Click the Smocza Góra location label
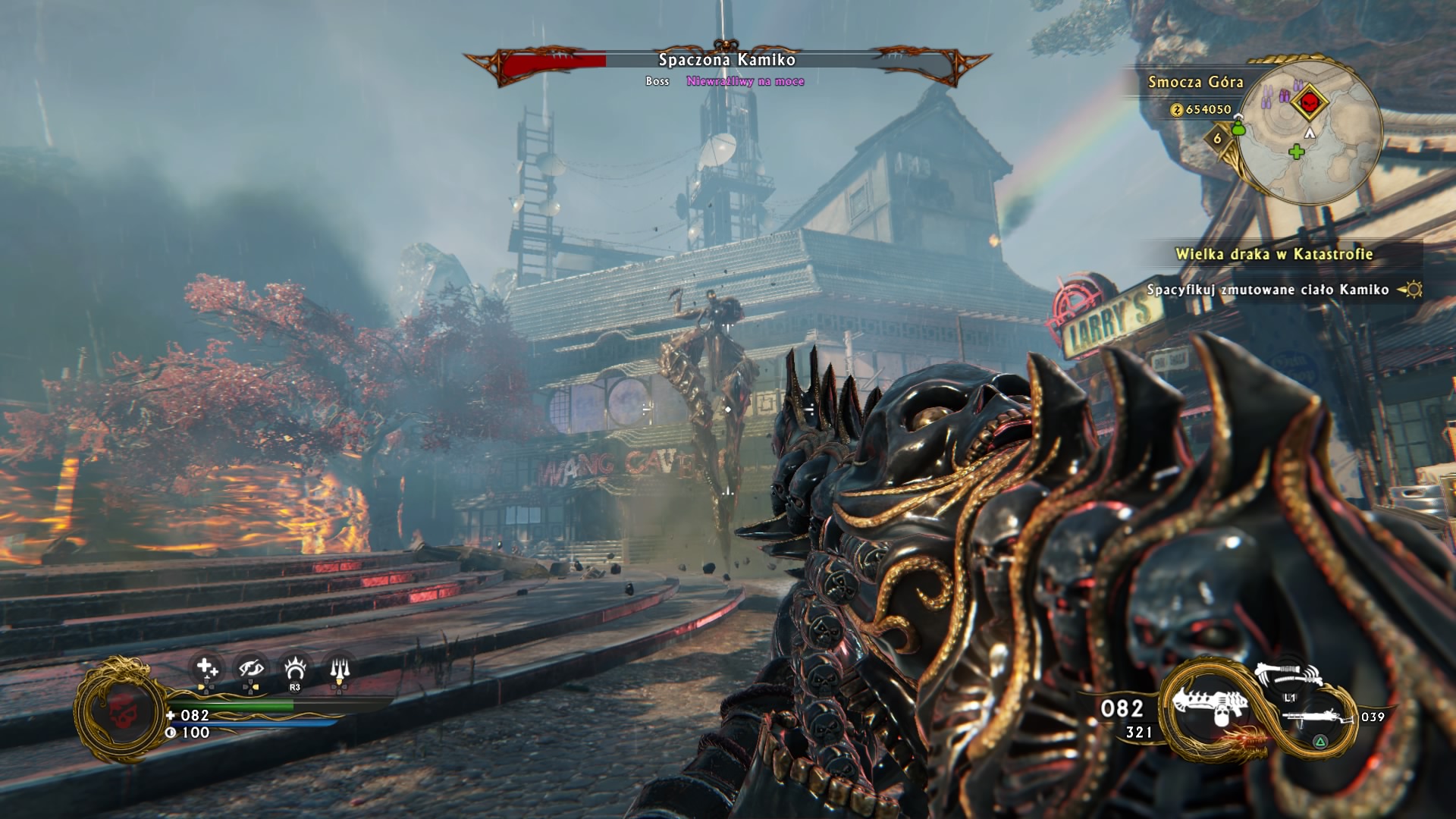 (x=1195, y=82)
